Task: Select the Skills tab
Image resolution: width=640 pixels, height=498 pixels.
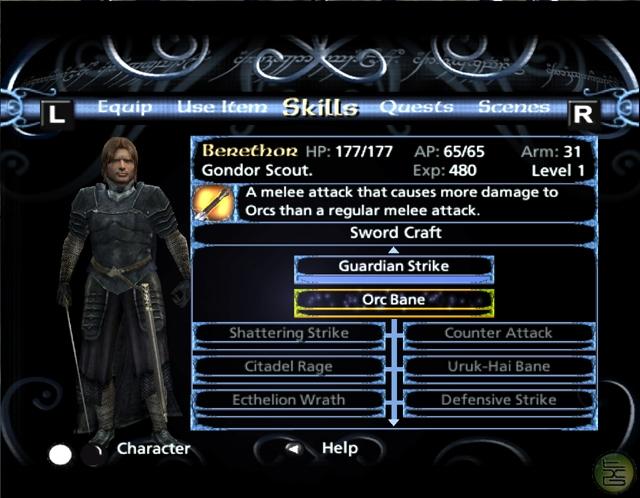Action: pos(320,107)
